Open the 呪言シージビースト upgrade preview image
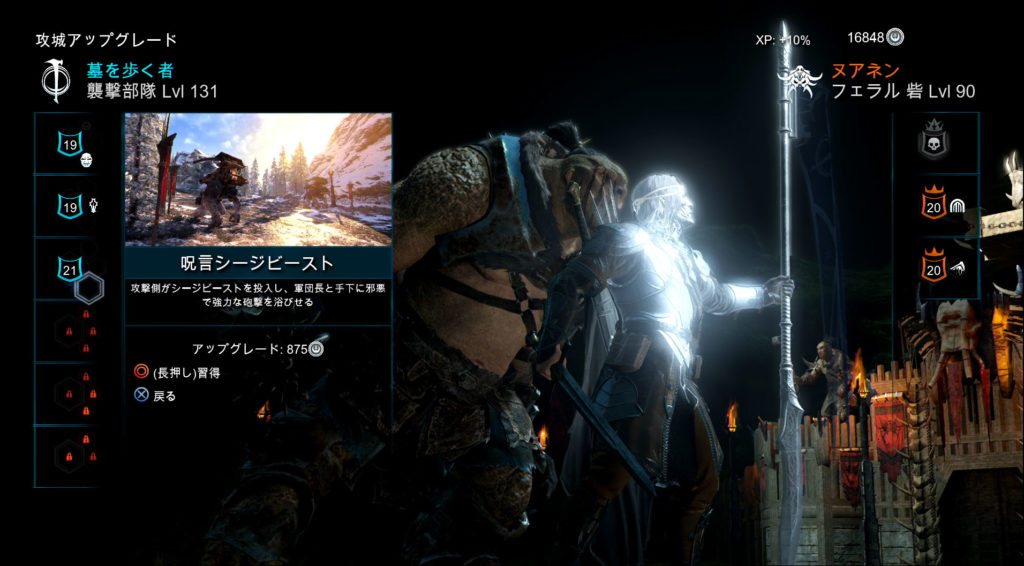Screen dimensions: 1024x566 [x=258, y=179]
